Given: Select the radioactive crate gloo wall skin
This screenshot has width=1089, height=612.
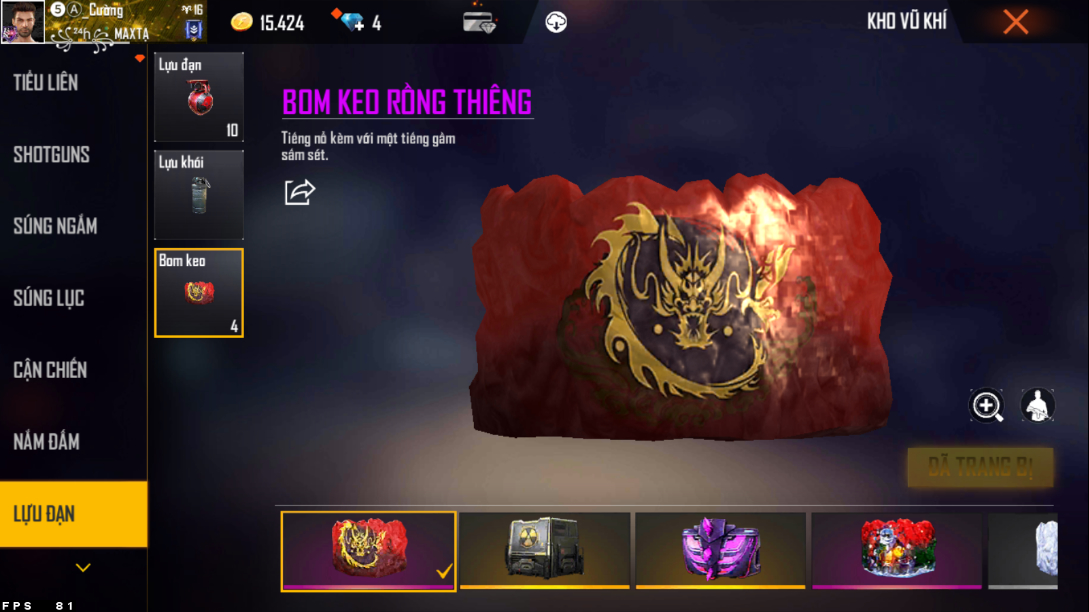Looking at the screenshot, I should (x=545, y=549).
